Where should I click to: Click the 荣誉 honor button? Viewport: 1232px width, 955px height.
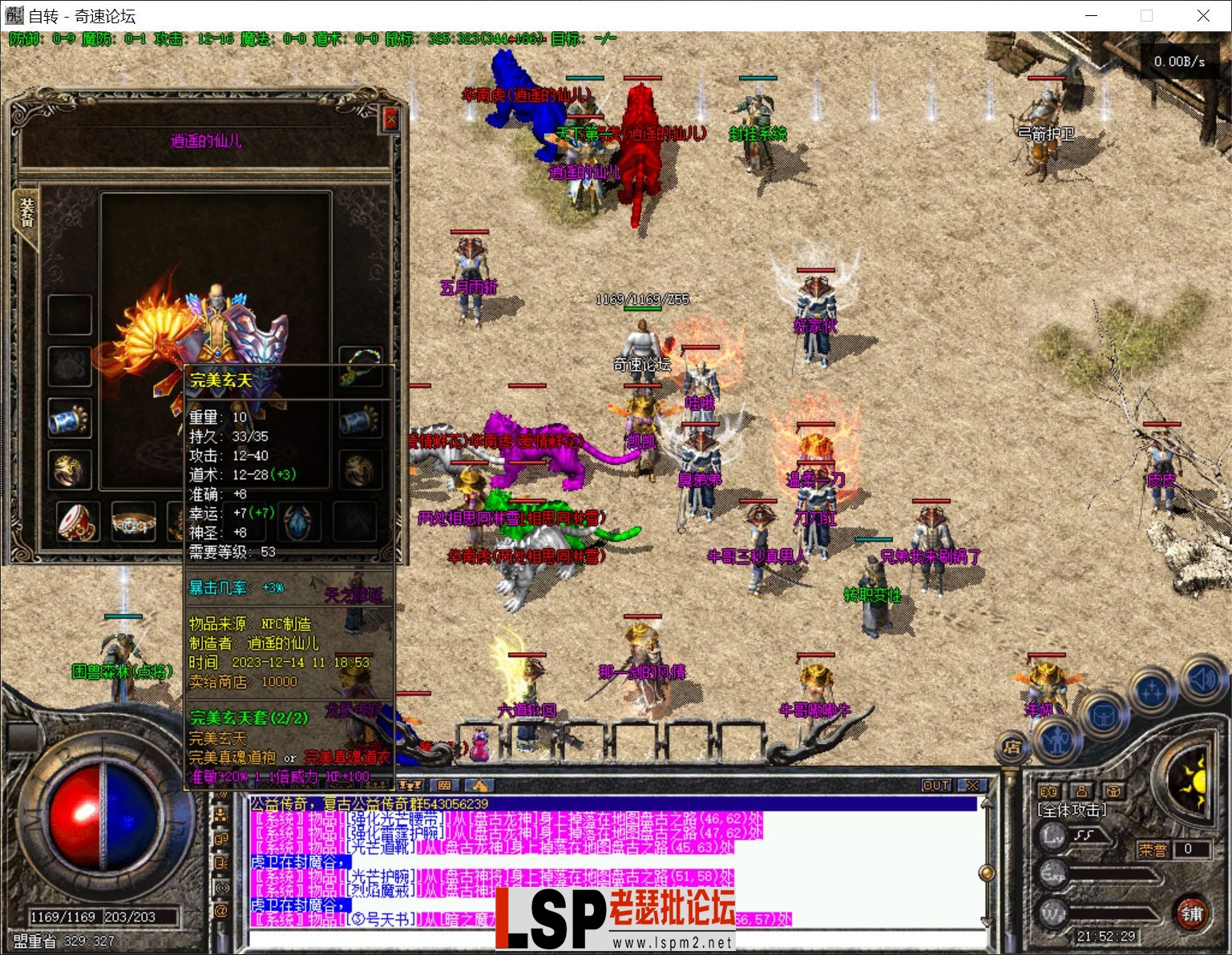(x=1153, y=849)
